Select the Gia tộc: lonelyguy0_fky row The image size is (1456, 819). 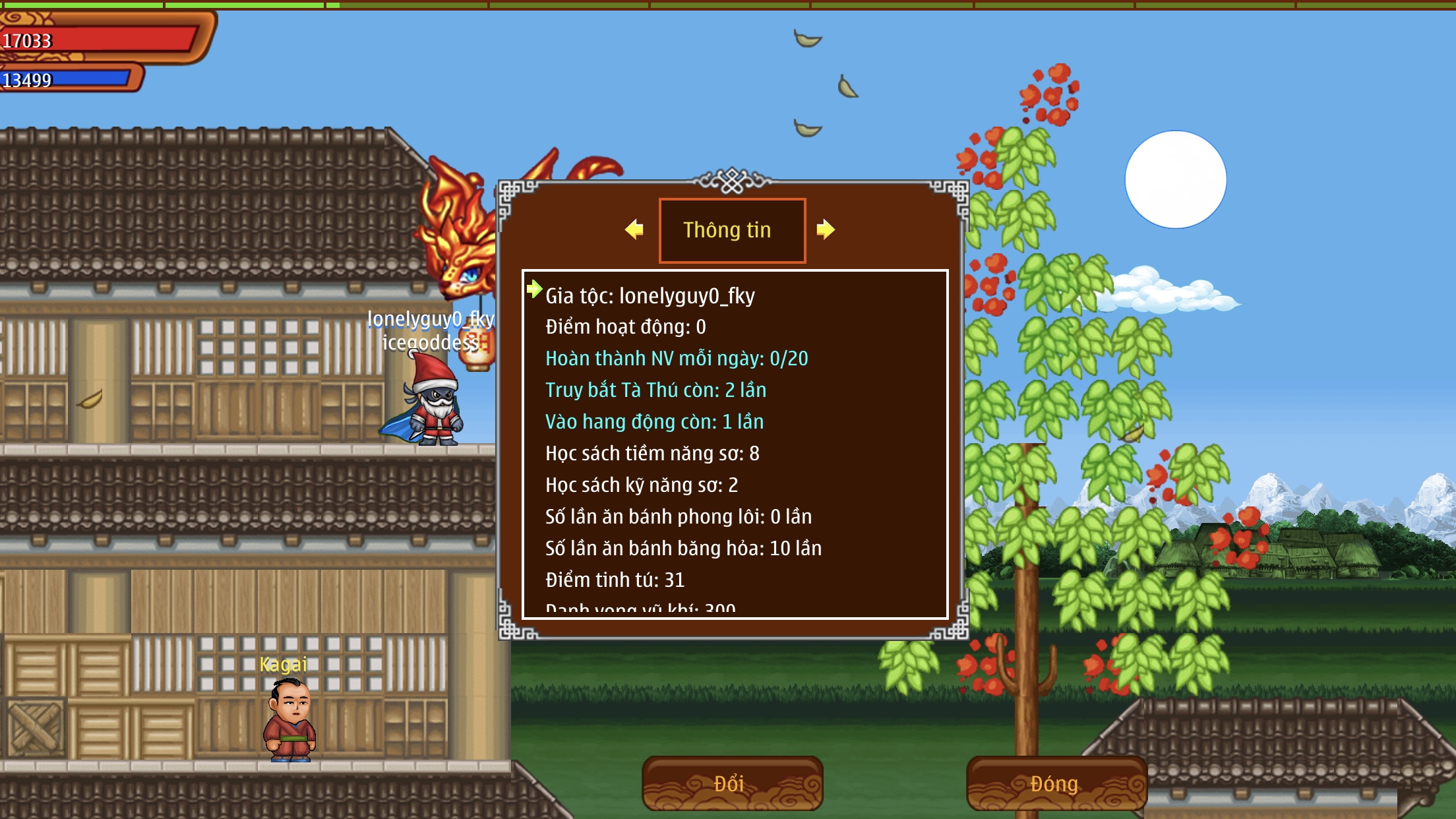(x=650, y=296)
